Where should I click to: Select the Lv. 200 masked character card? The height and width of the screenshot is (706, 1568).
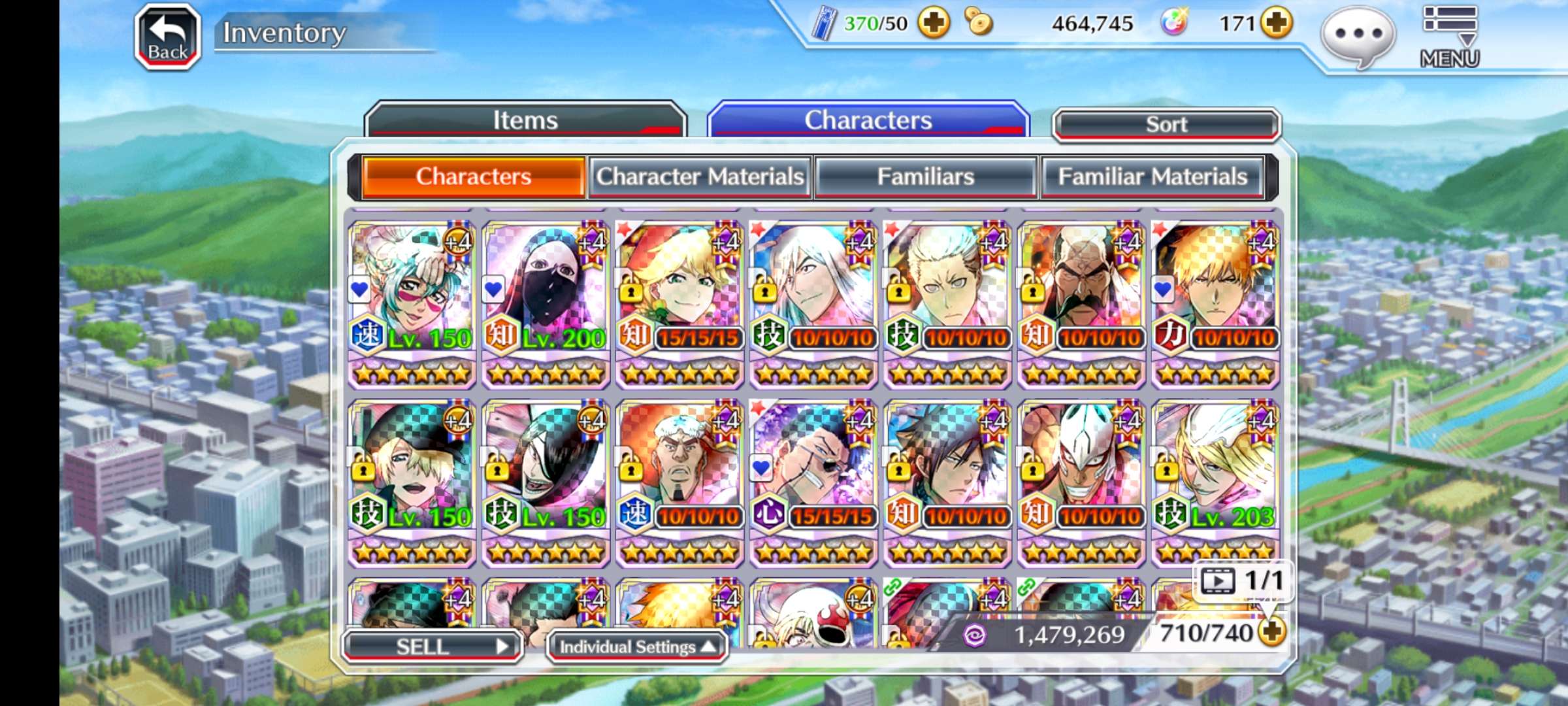pyautogui.click(x=546, y=302)
